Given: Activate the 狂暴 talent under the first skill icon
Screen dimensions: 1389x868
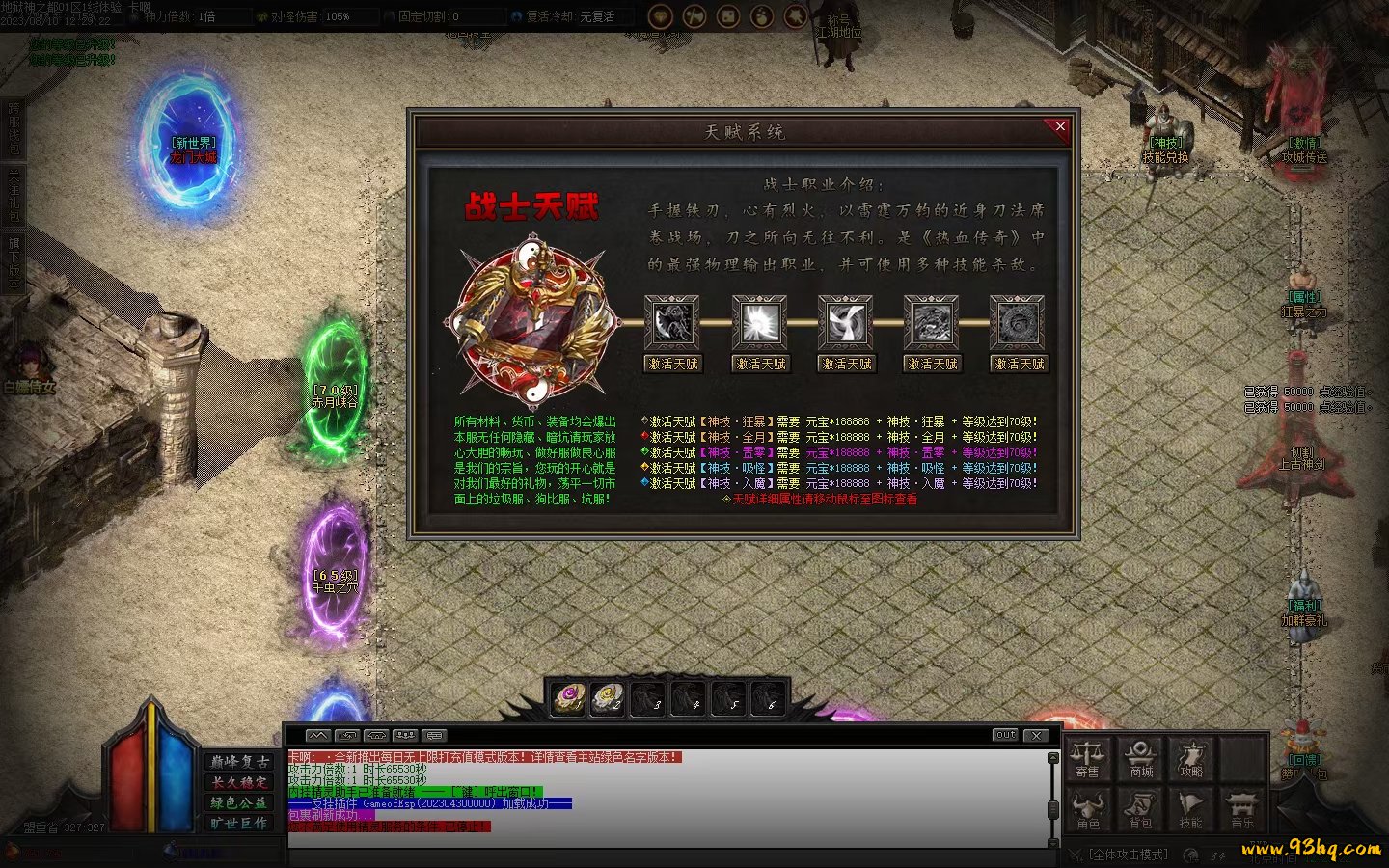Looking at the screenshot, I should click(673, 364).
